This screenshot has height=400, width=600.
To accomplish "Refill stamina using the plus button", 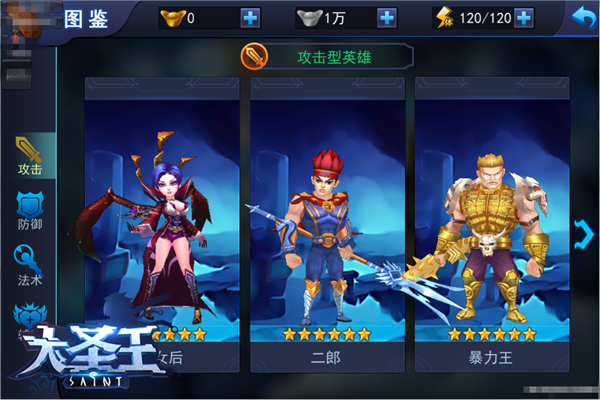I will (523, 18).
